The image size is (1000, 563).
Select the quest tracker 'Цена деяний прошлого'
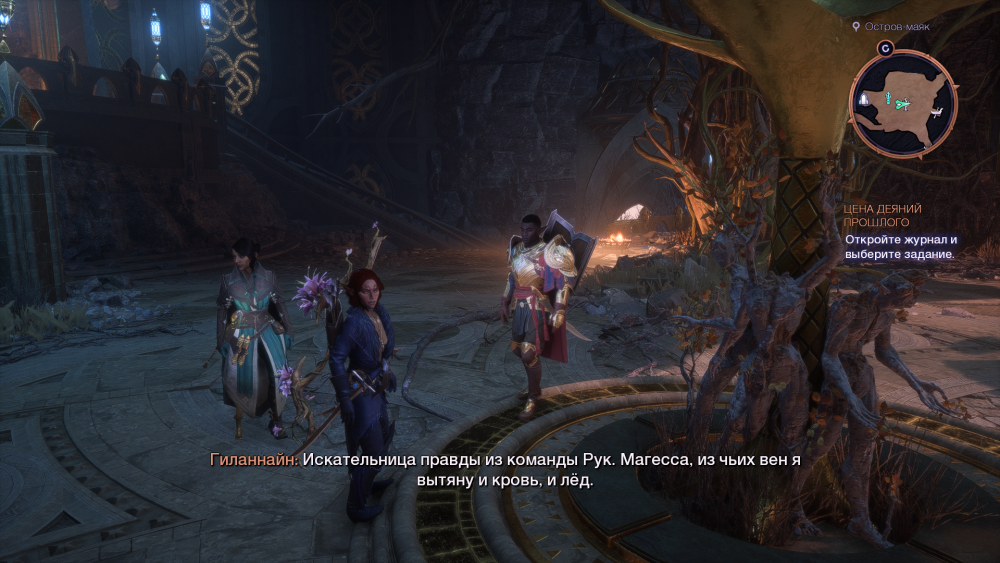tap(883, 215)
